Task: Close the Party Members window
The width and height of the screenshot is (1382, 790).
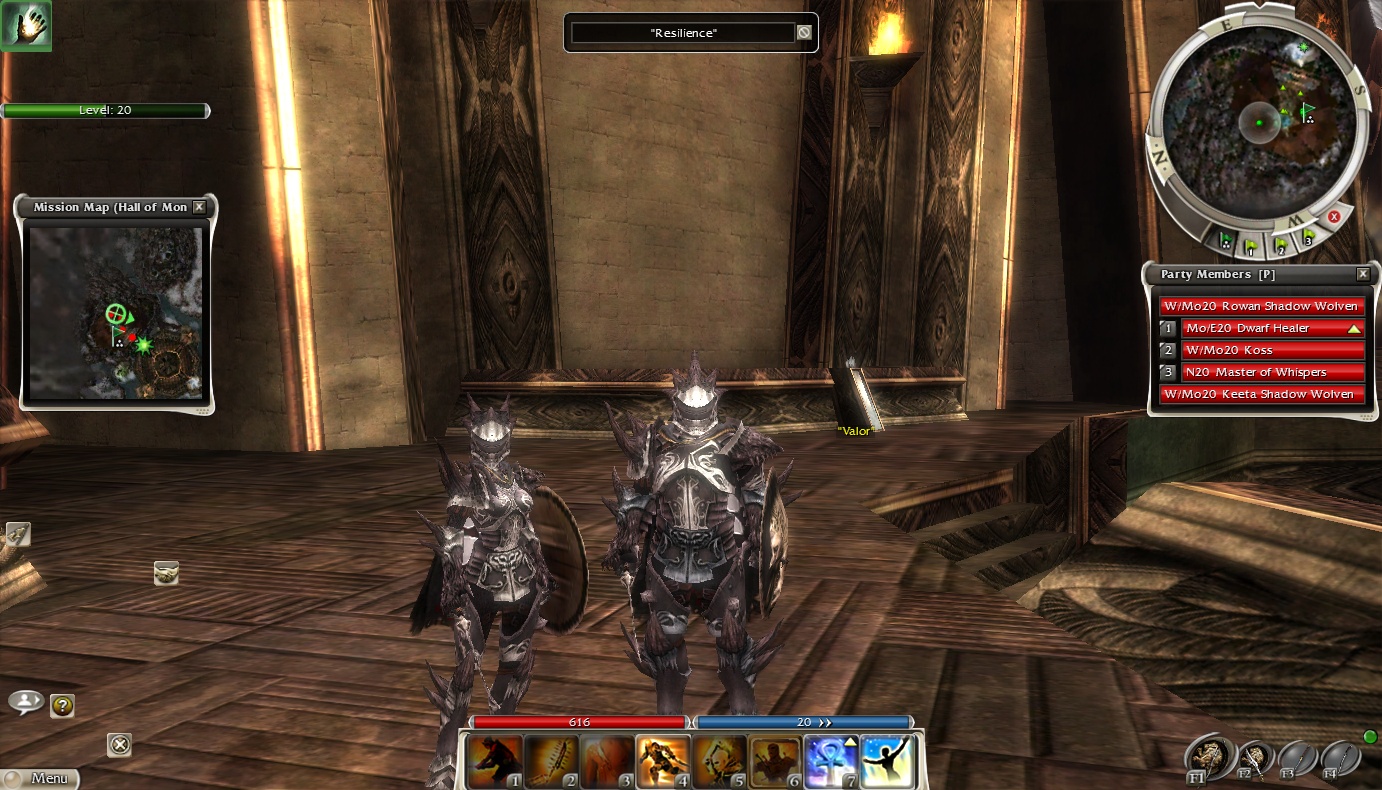Action: click(x=1362, y=274)
